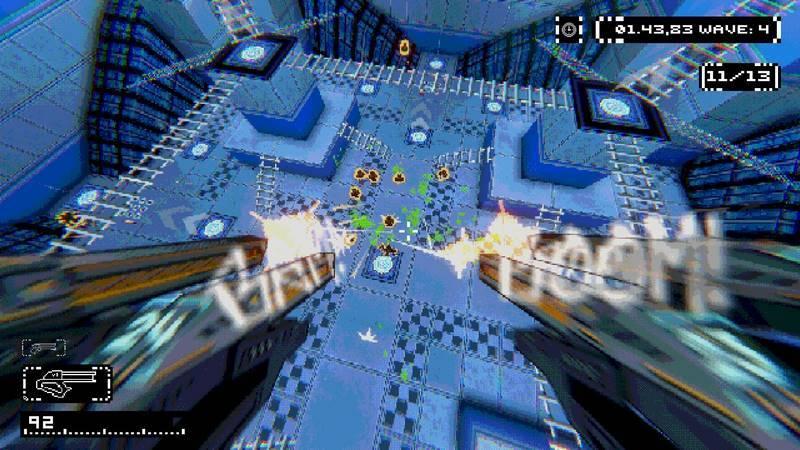This screenshot has height=450, width=800.
Task: Click the clock icon beside the timer
Action: [x=569, y=29]
